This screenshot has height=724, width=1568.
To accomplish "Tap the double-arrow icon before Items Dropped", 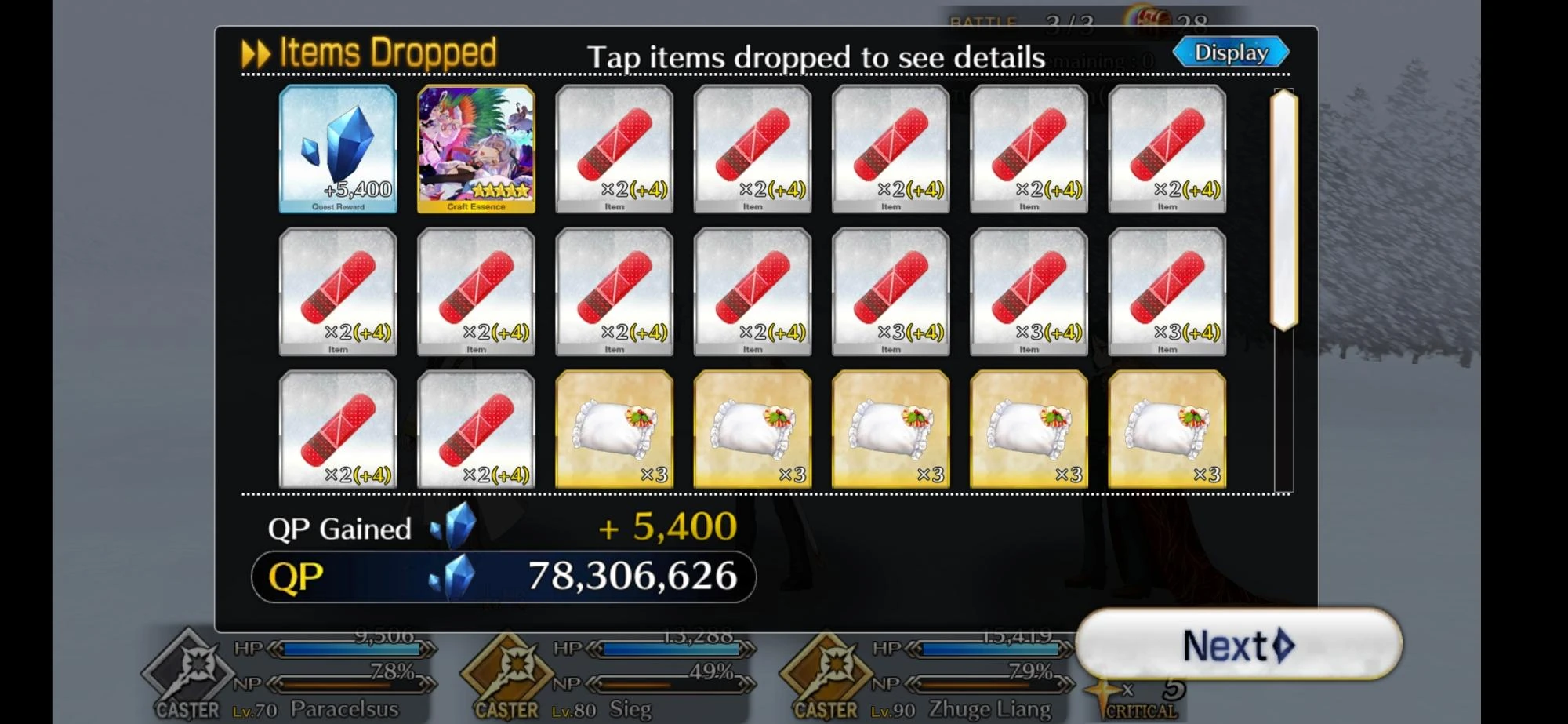I will [x=253, y=52].
